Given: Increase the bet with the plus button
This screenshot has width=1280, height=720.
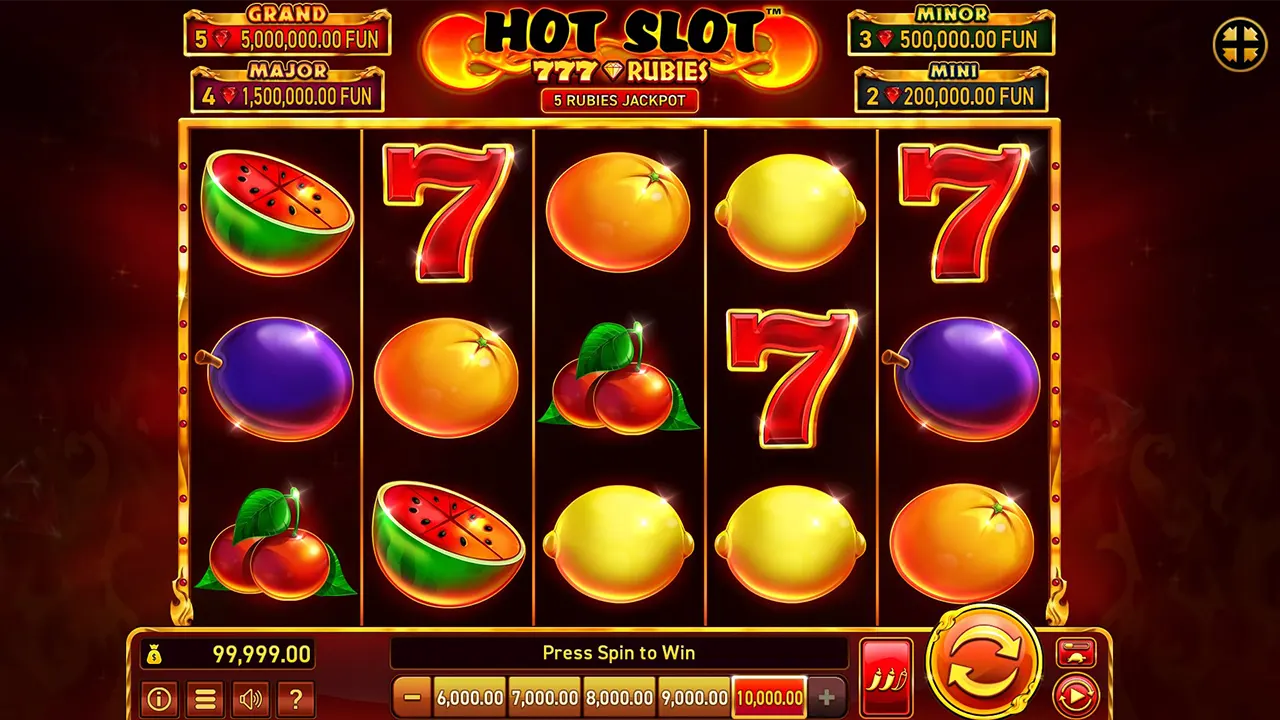Looking at the screenshot, I should point(826,697).
